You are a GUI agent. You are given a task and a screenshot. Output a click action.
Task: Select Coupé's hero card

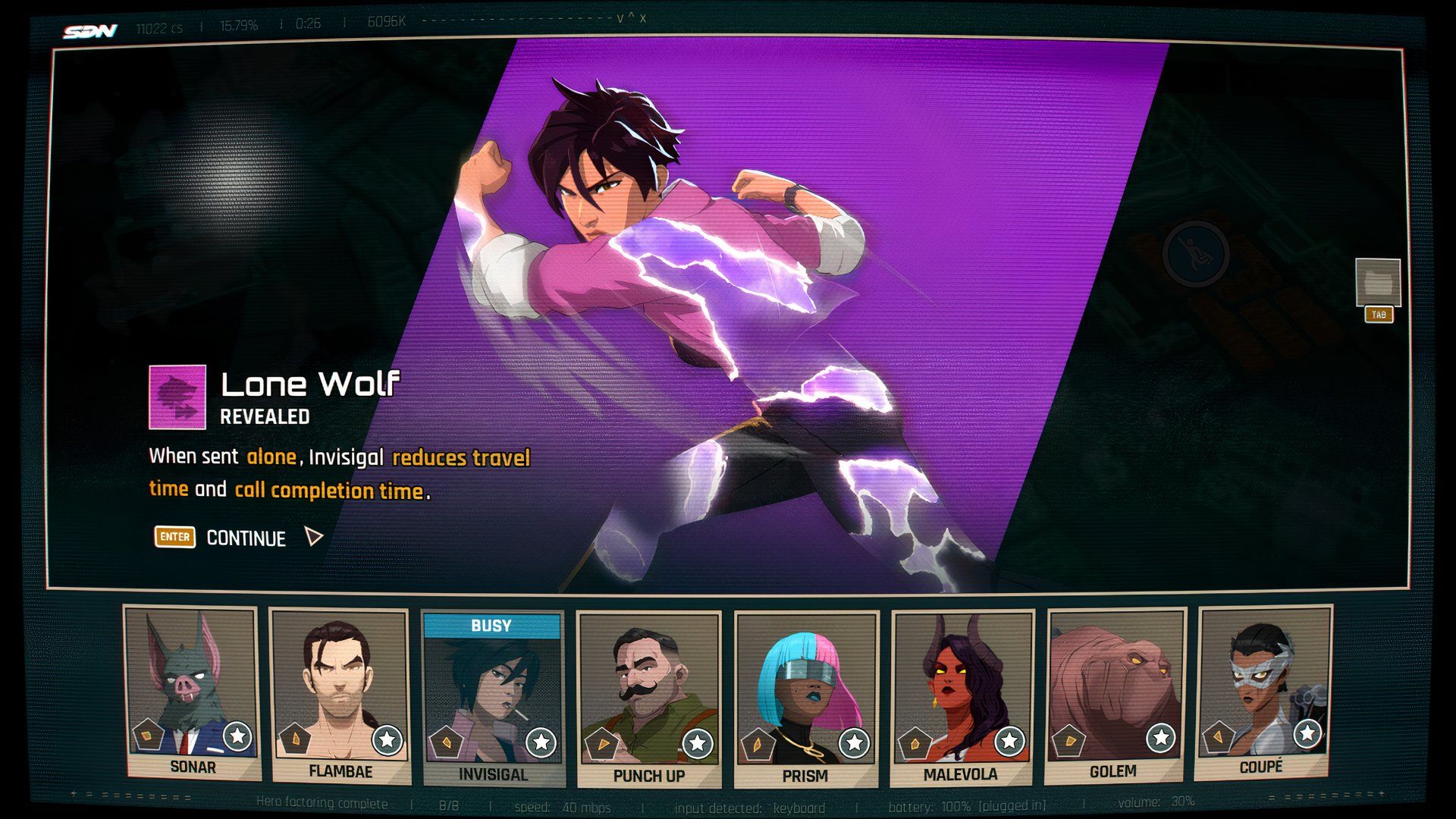pyautogui.click(x=1262, y=692)
